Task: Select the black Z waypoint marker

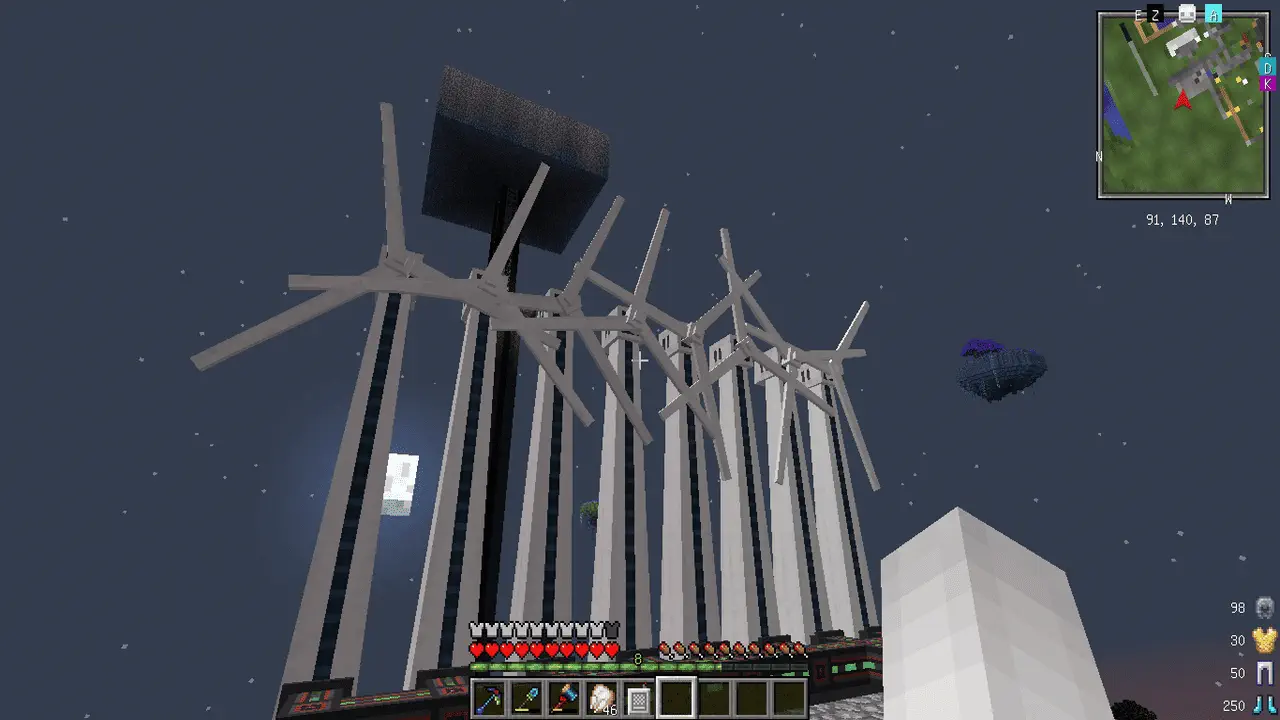Action: (x=1156, y=14)
